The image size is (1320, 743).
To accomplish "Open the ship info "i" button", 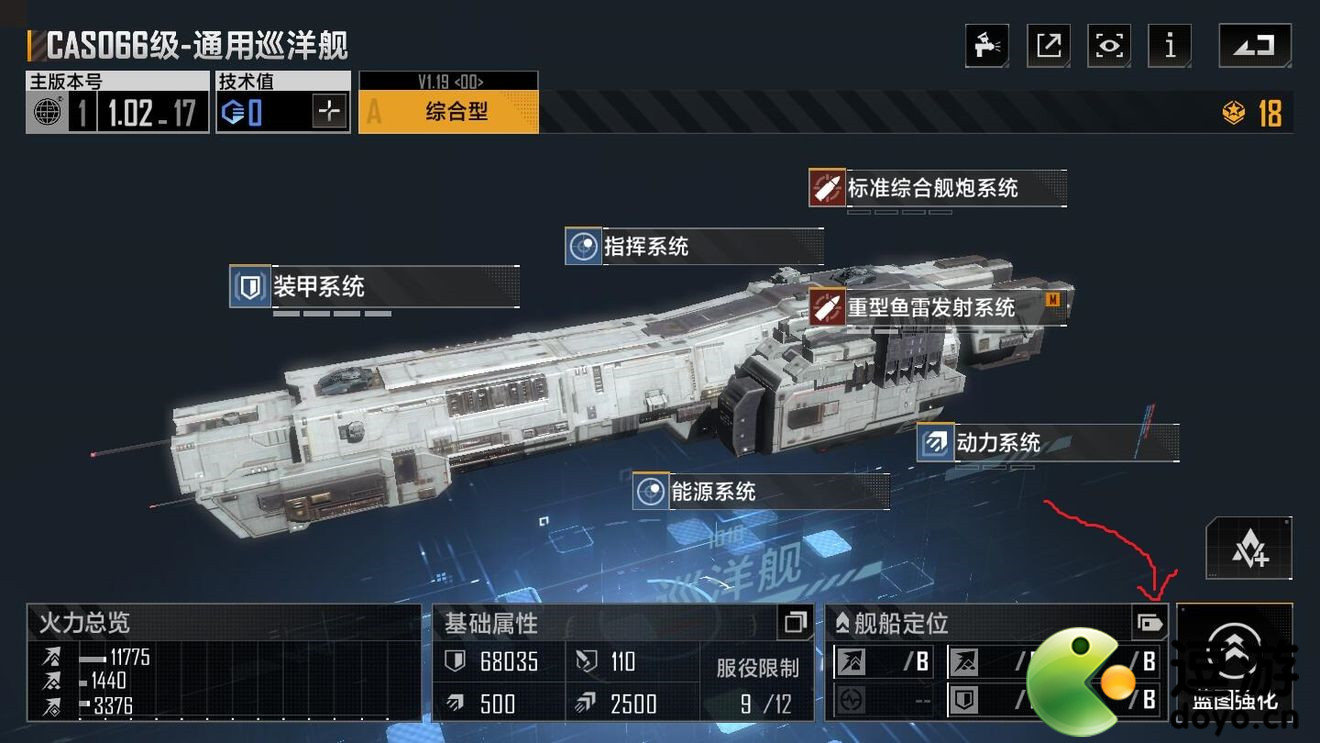I will coord(1170,46).
